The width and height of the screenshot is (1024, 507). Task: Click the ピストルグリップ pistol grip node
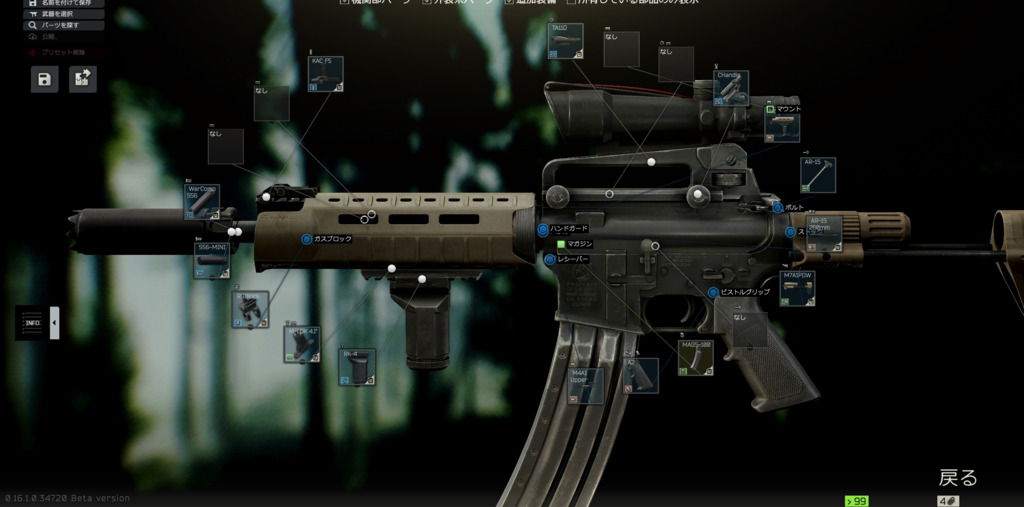pos(713,292)
